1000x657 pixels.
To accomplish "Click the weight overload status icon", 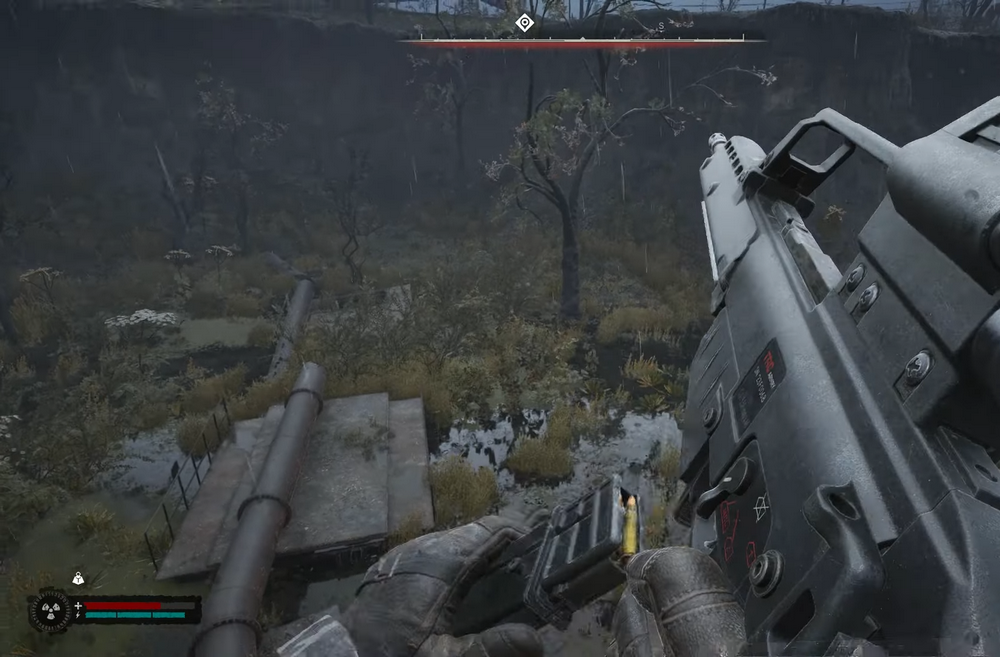I will click(x=78, y=578).
